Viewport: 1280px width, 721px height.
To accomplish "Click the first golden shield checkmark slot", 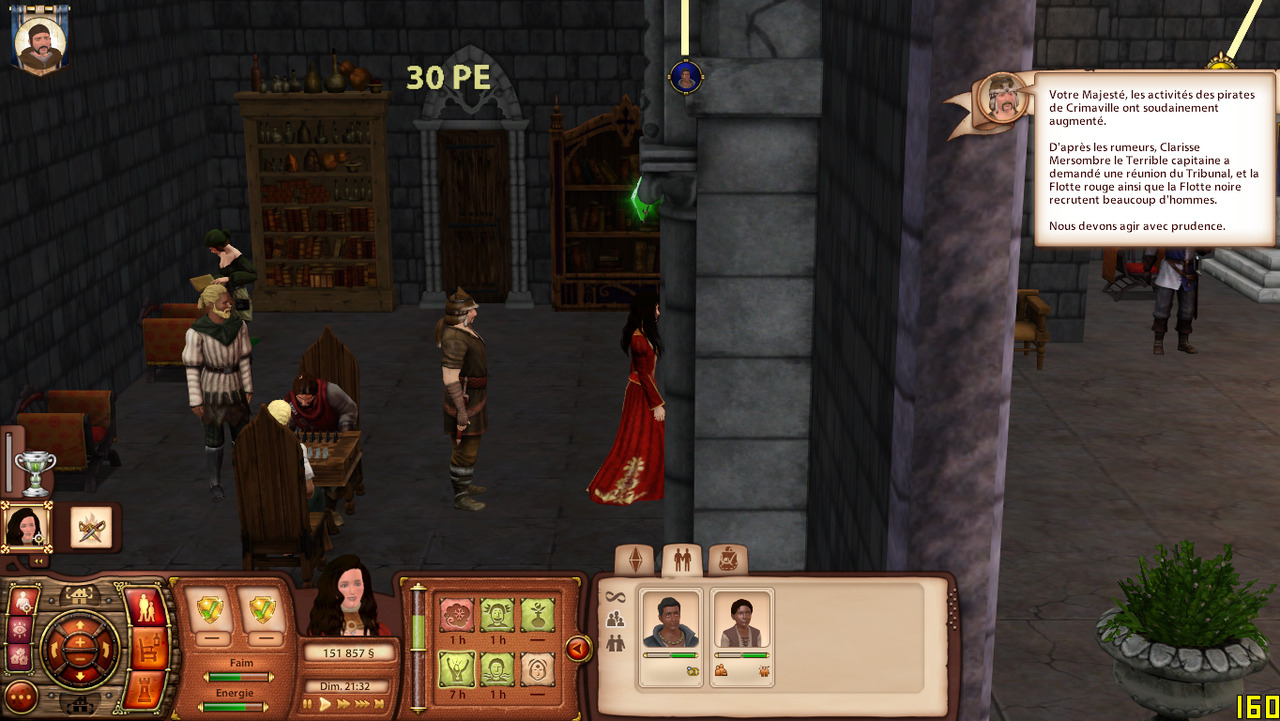I will click(x=211, y=609).
